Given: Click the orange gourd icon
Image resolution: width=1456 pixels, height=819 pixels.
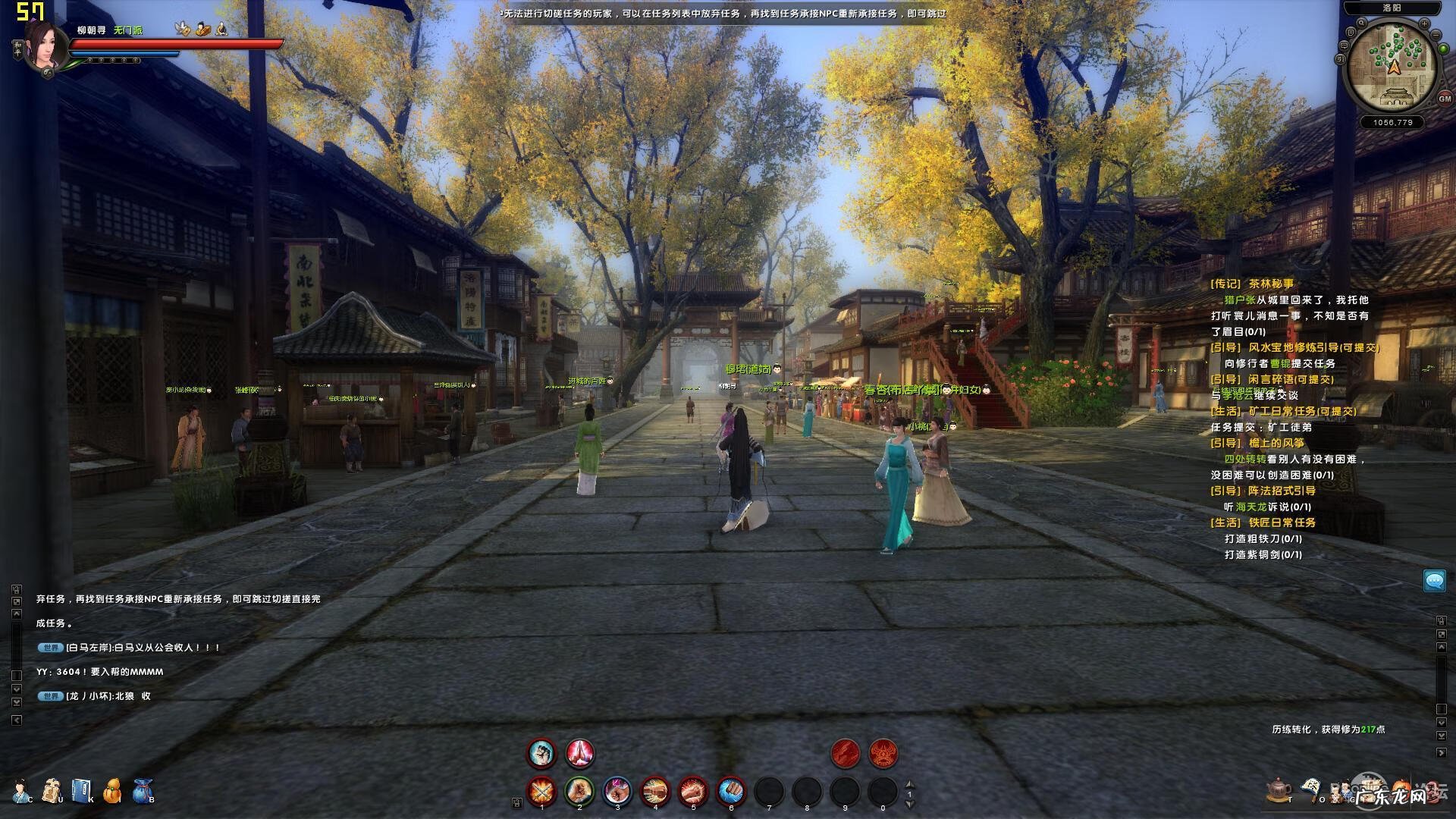Looking at the screenshot, I should [x=112, y=790].
